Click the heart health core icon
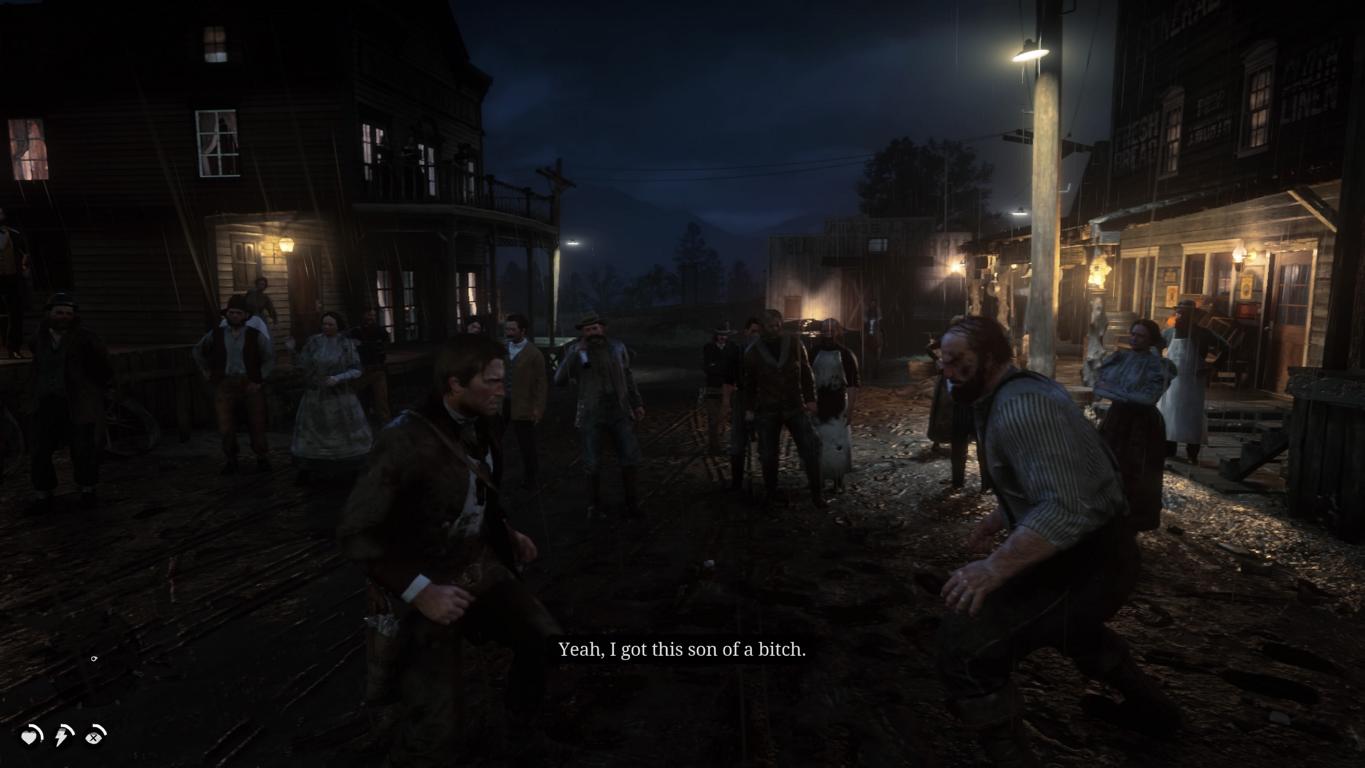The image size is (1365, 768). coord(32,736)
